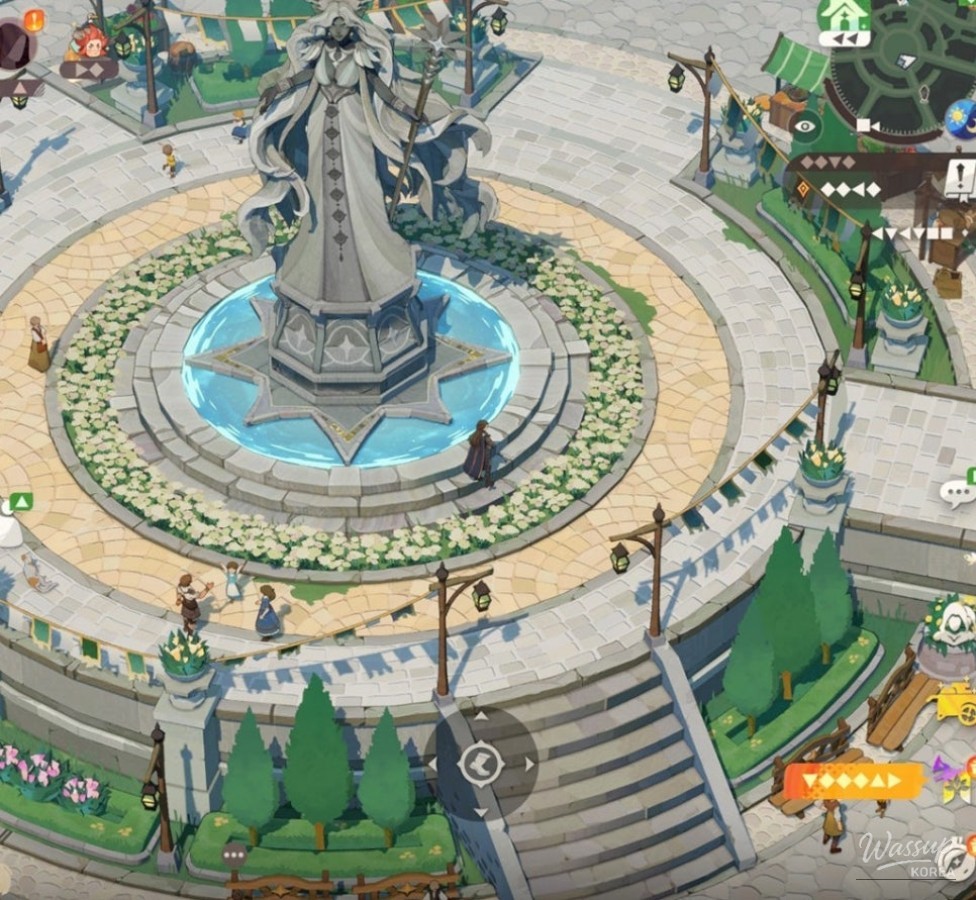Select the golden cart icon
The width and height of the screenshot is (976, 900).
(x=957, y=703)
